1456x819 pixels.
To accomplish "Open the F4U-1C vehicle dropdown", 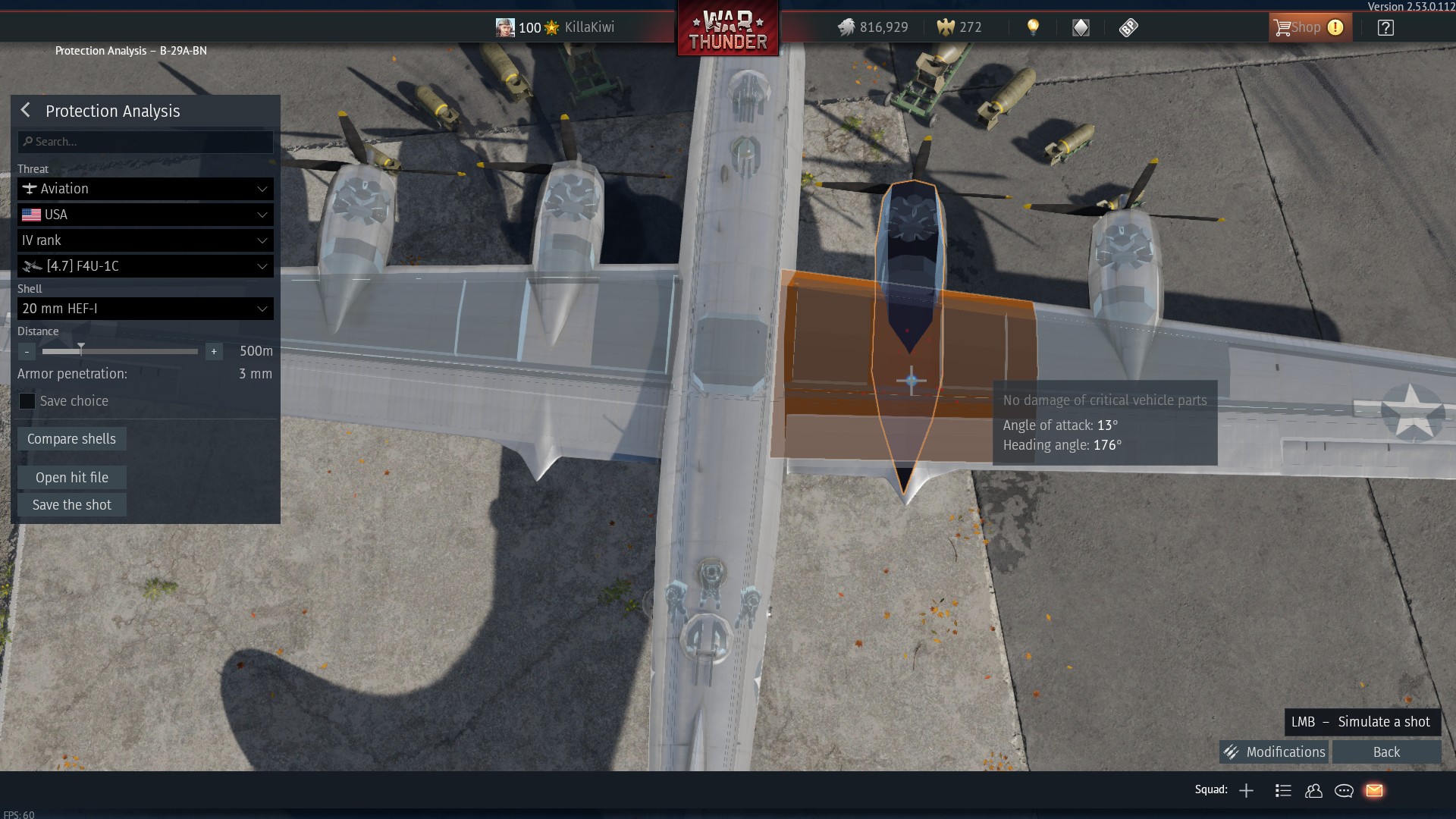I will click(146, 266).
